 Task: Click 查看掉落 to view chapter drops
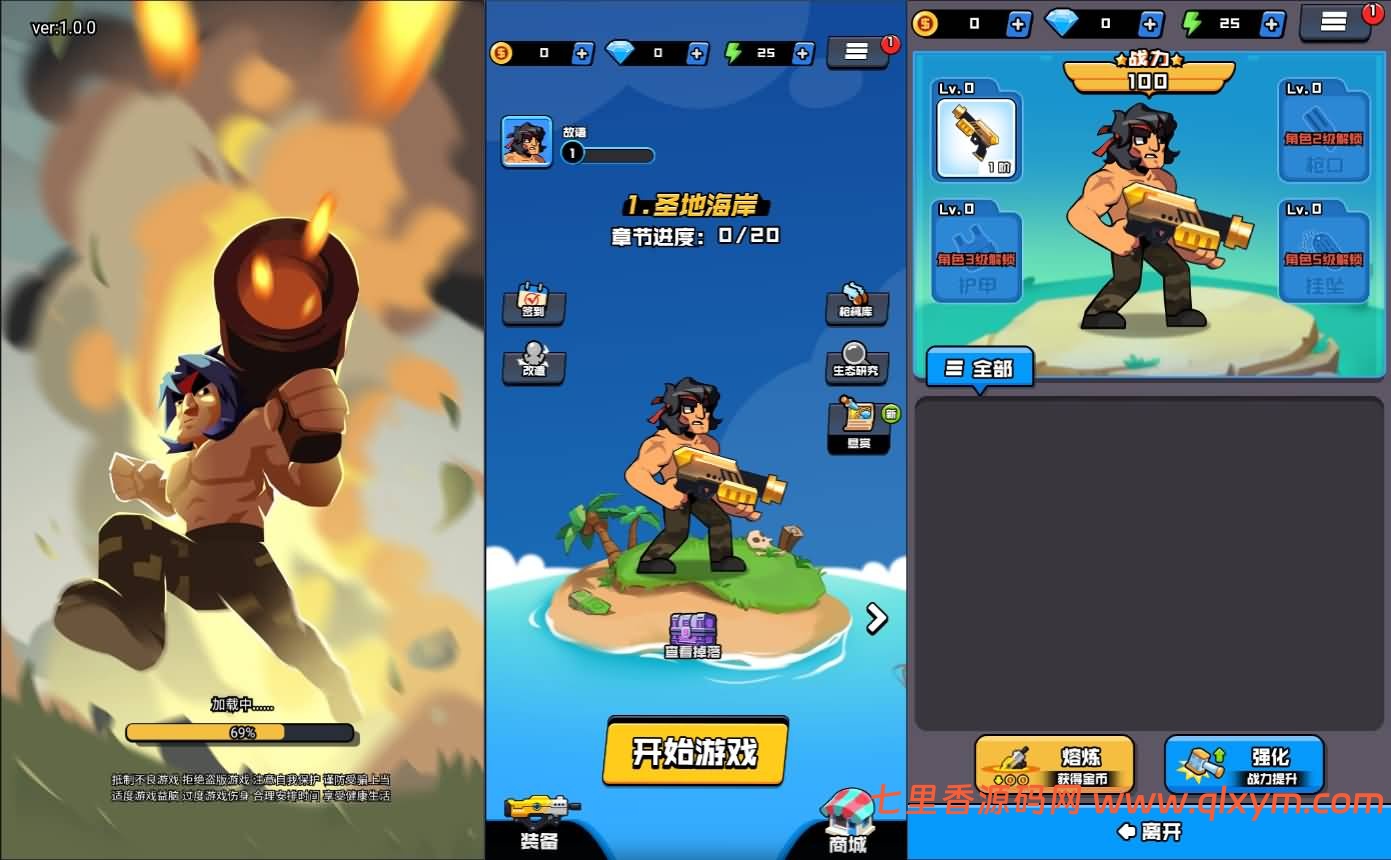click(694, 632)
